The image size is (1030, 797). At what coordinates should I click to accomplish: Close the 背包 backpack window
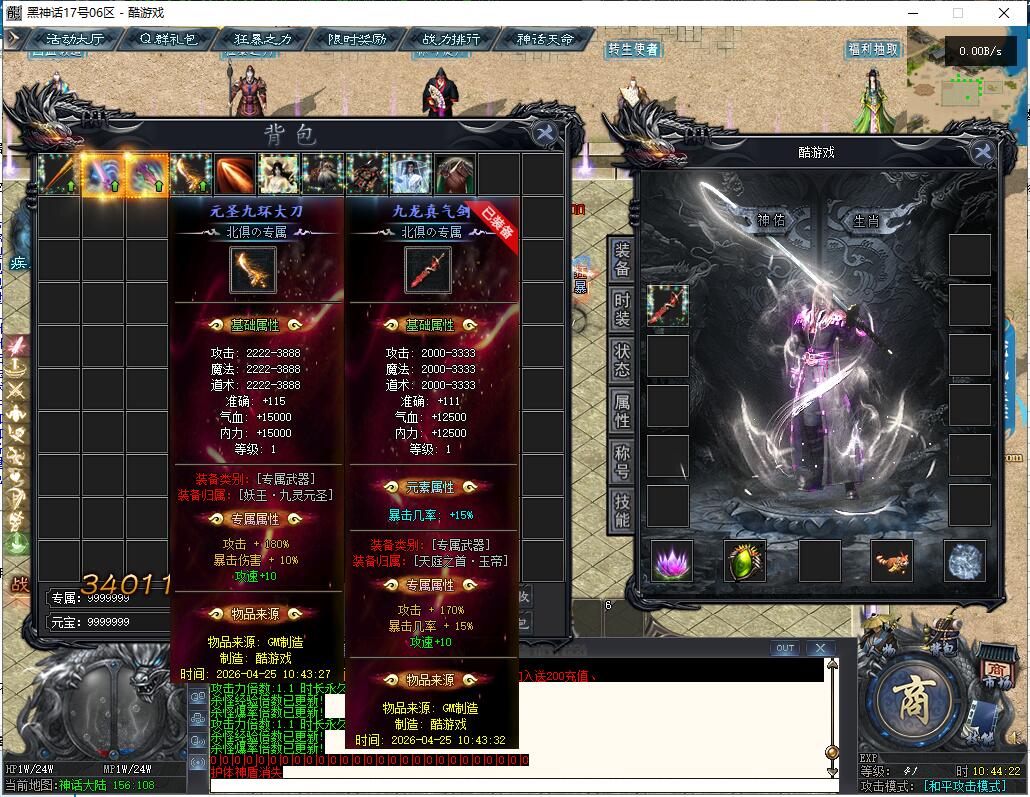(x=545, y=134)
